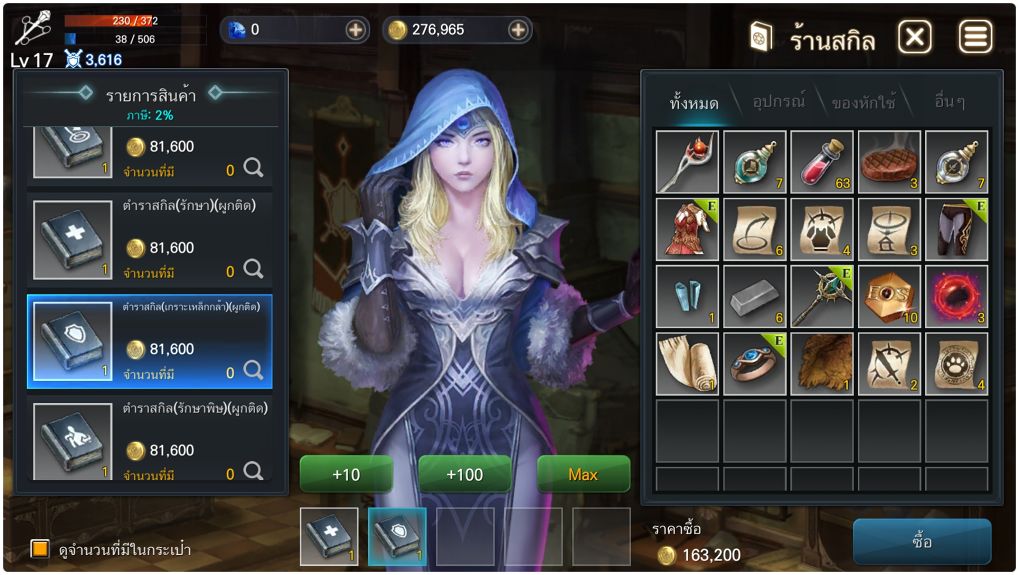Switch to the อุปกรณ์ equipment tab
The image size is (1019, 575).
coord(779,102)
